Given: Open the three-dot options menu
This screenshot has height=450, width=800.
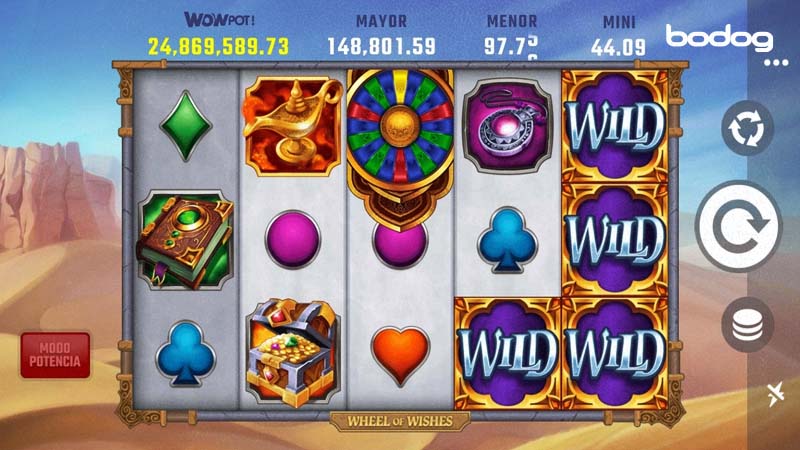Looking at the screenshot, I should pyautogui.click(x=776, y=62).
